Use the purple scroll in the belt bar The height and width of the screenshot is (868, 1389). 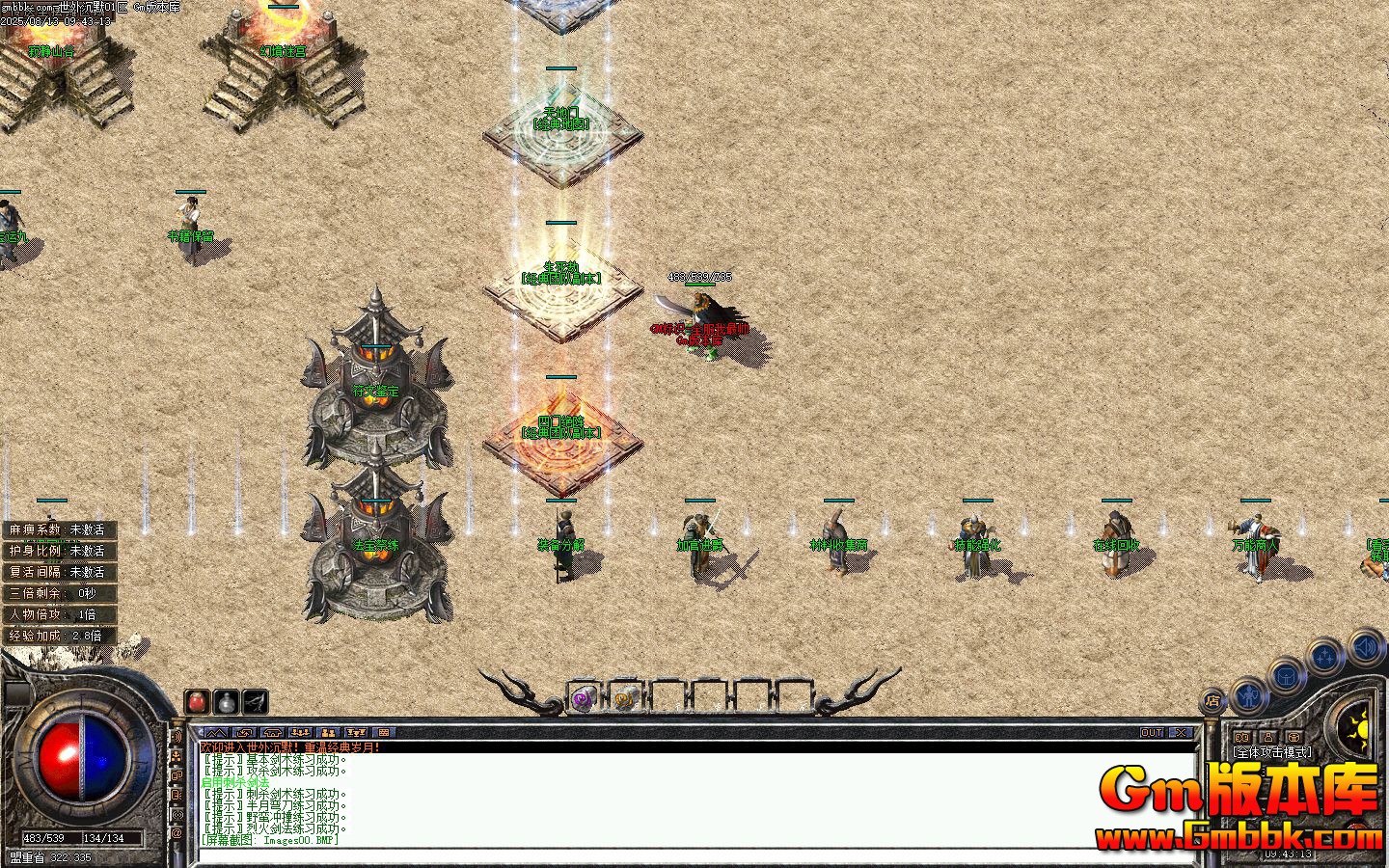click(583, 698)
